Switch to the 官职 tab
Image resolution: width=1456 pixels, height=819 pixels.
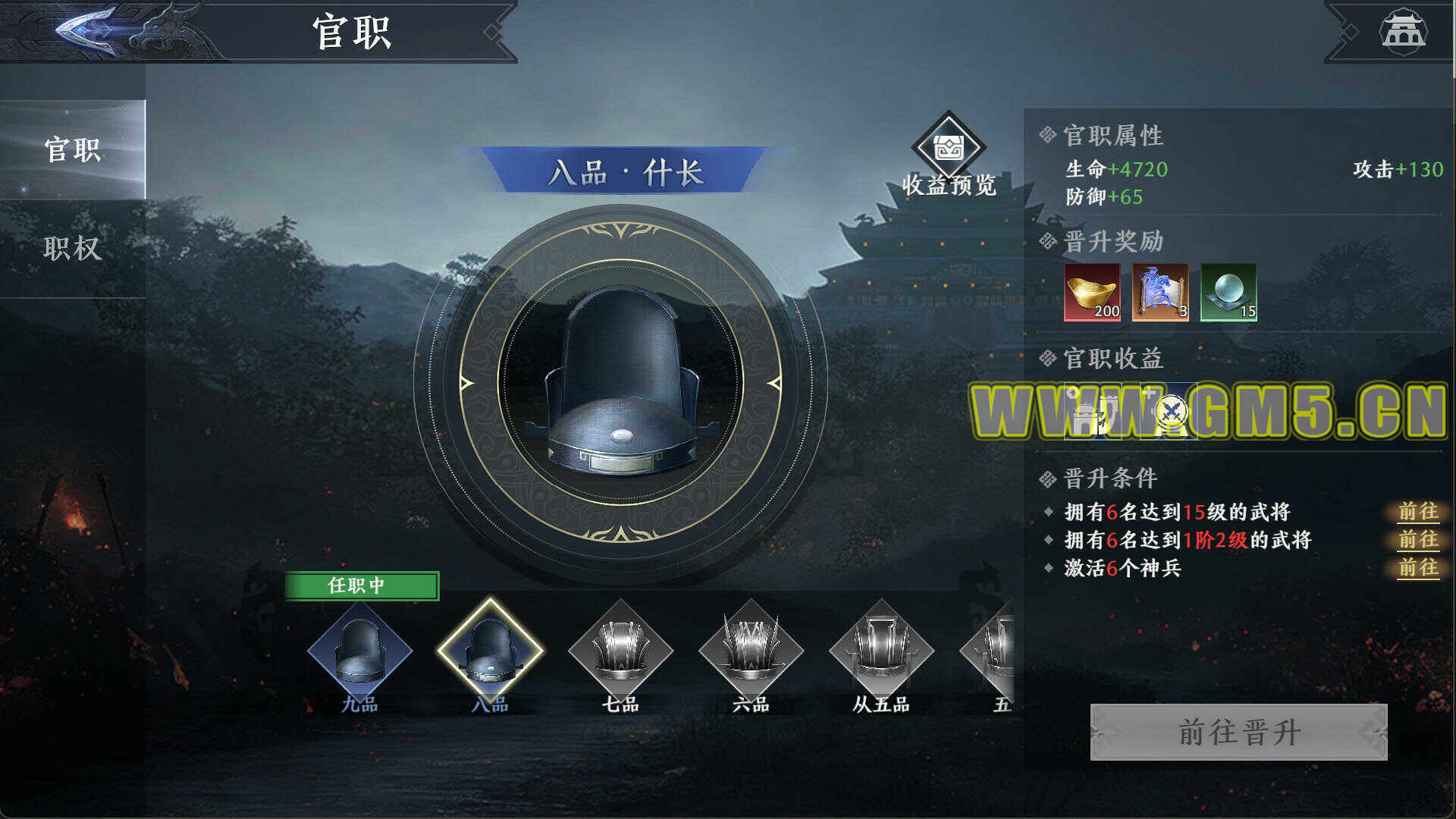[x=73, y=150]
